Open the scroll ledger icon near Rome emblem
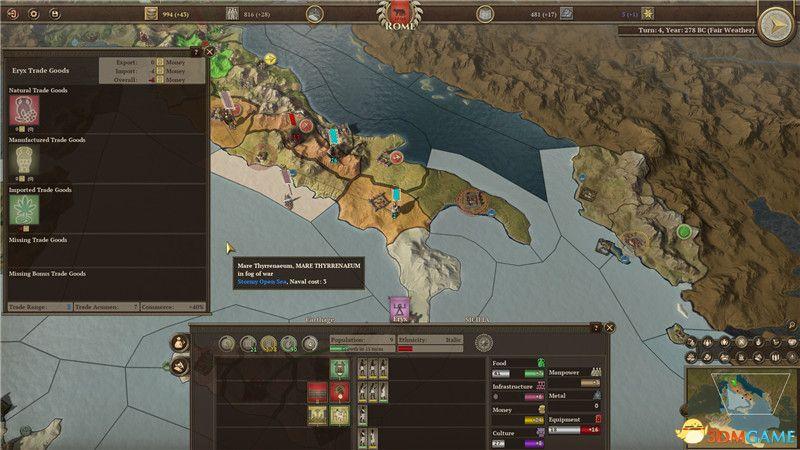The width and height of the screenshot is (800, 450). click(x=314, y=14)
